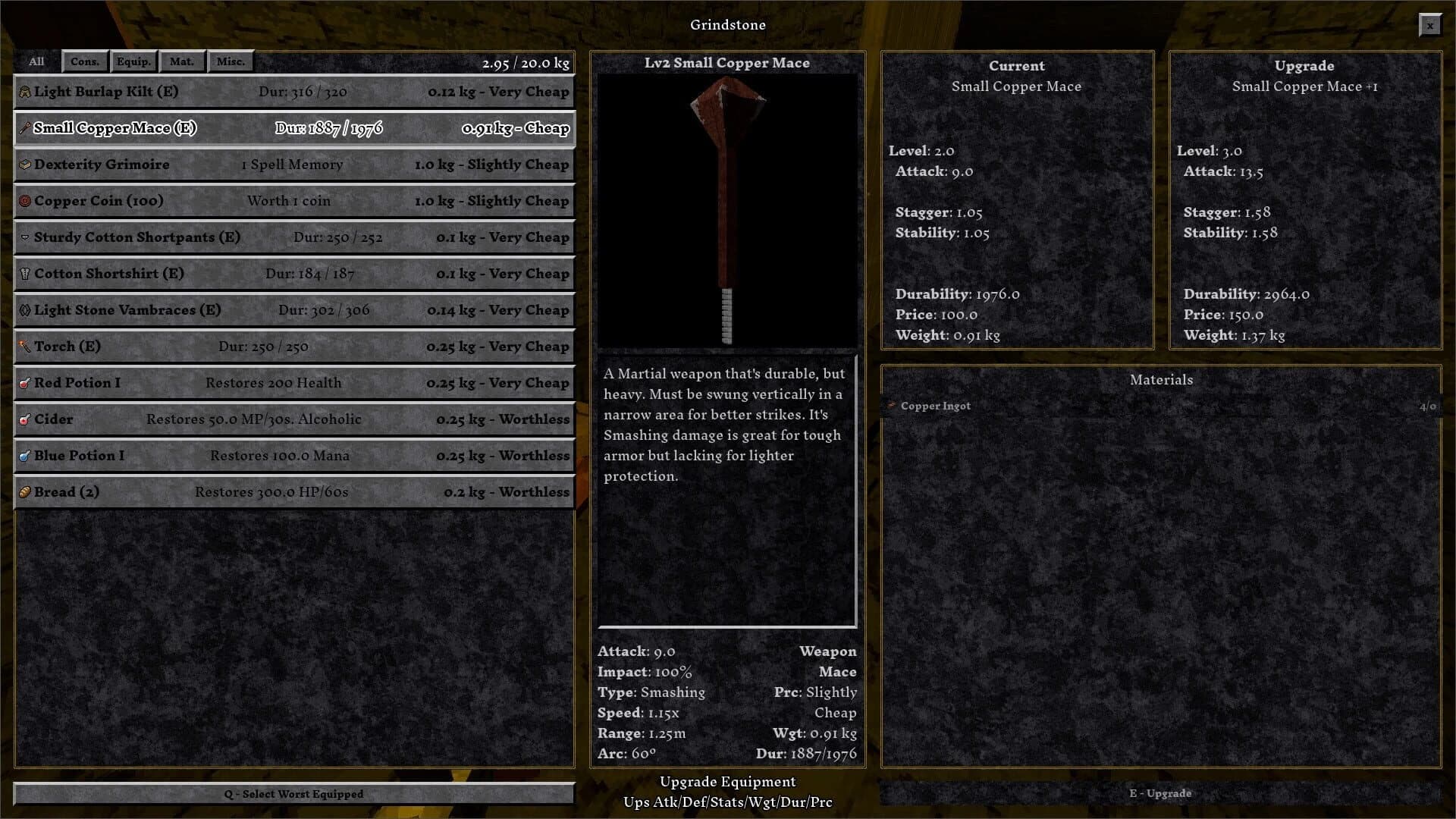
Task: Open the Misc. tab
Action: (x=231, y=61)
